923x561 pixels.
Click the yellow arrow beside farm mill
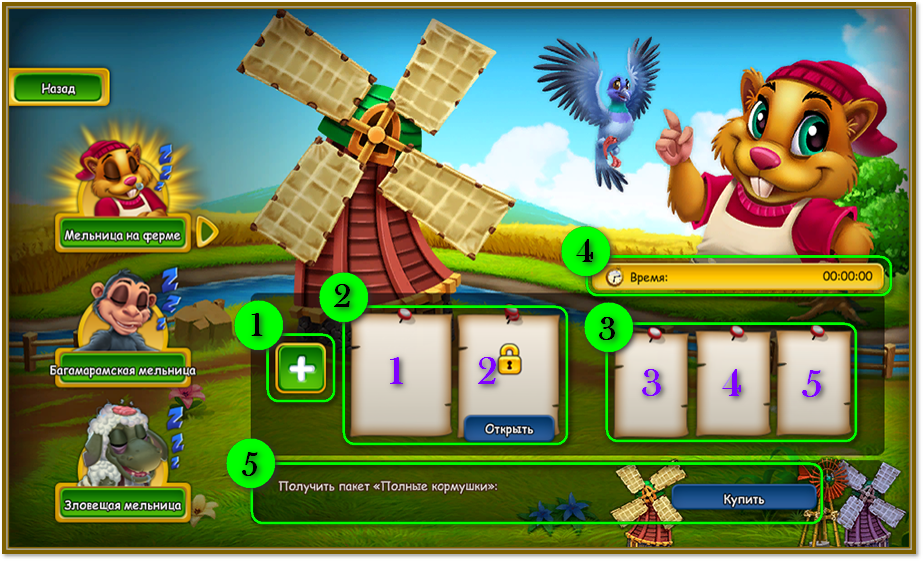pyautogui.click(x=207, y=233)
